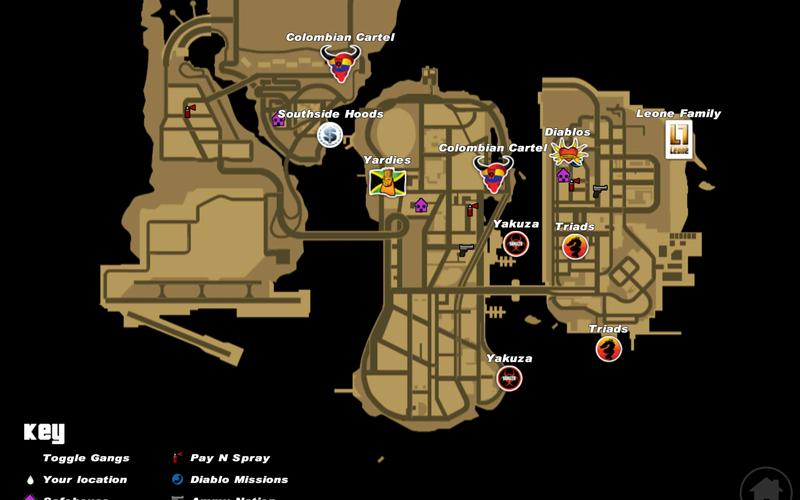Click the Toggle Gangs key entry
The width and height of the screenshot is (800, 500).
(x=85, y=458)
